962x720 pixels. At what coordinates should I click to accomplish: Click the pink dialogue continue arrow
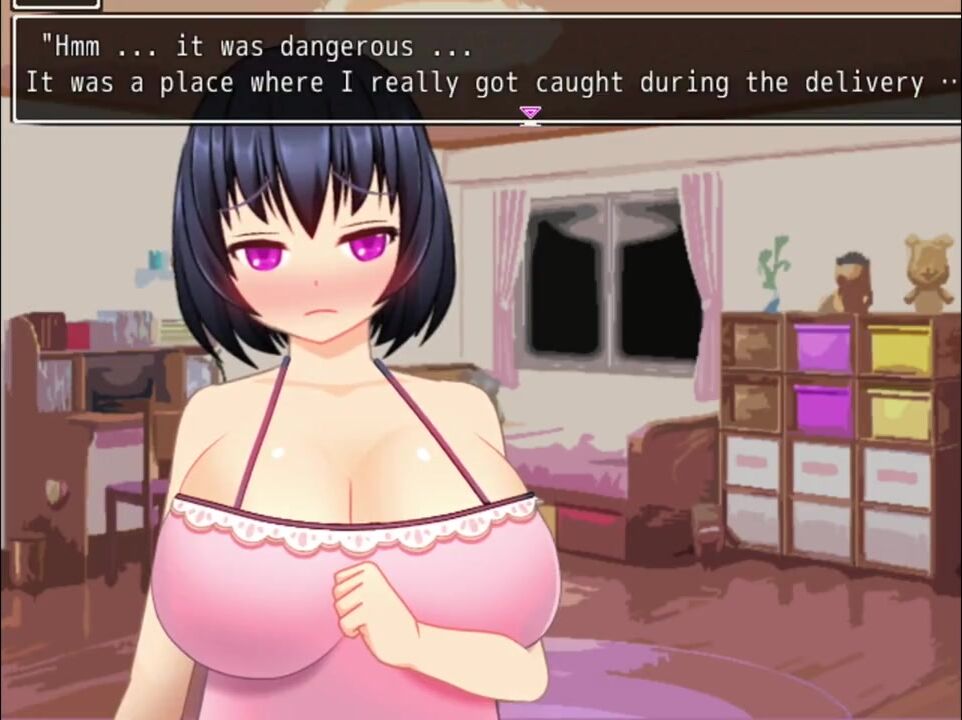click(x=530, y=114)
